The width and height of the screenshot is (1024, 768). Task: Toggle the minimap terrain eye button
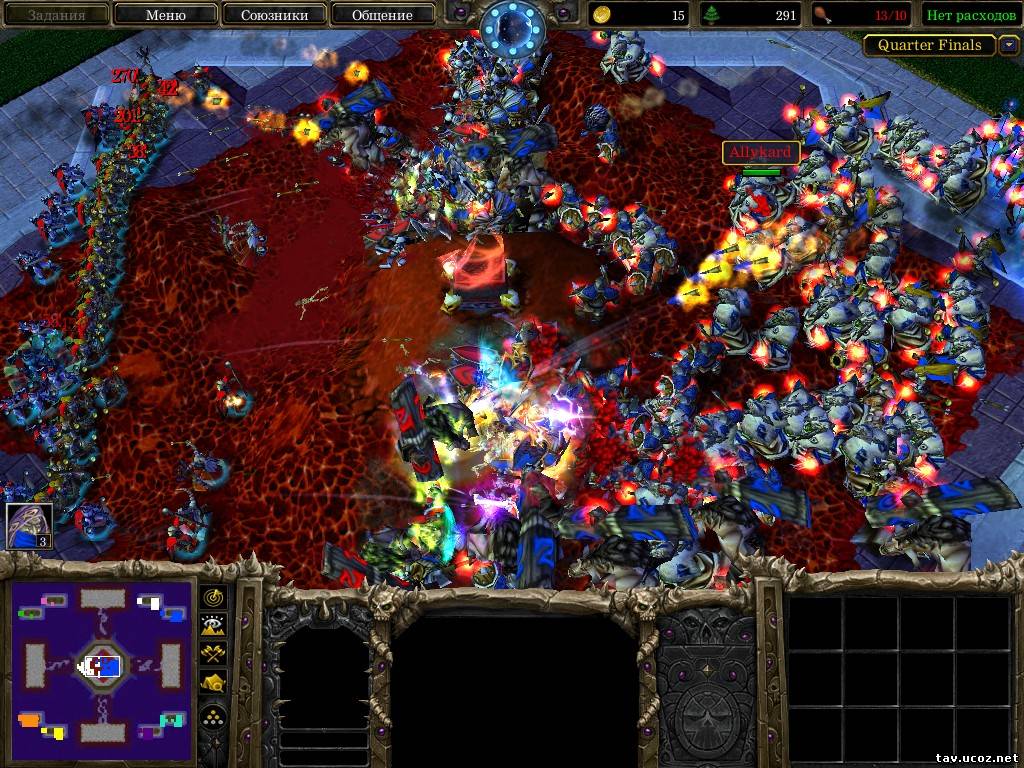[215, 625]
